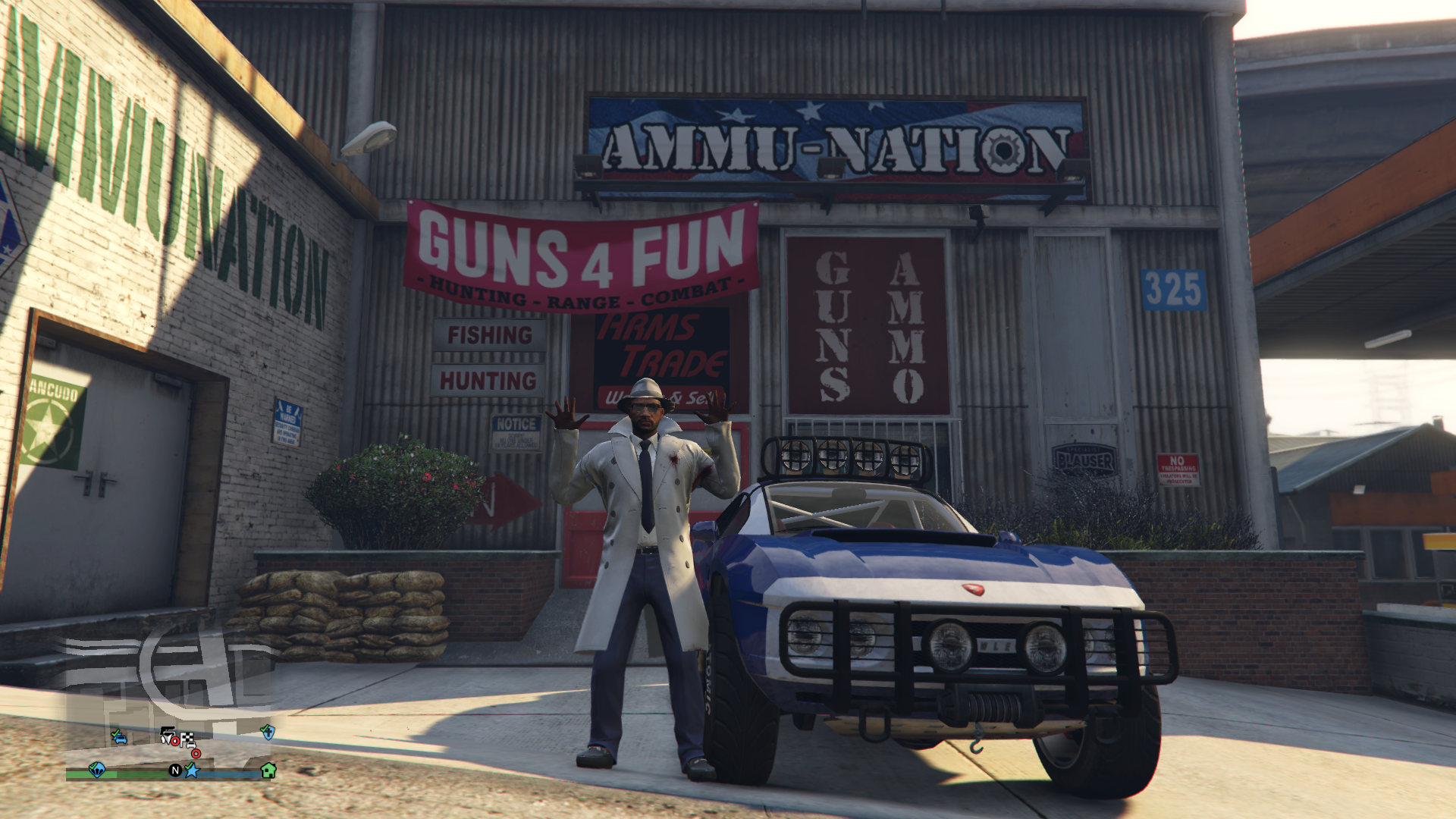Open the FISHING section sign
This screenshot has width=1456, height=819.
491,334
